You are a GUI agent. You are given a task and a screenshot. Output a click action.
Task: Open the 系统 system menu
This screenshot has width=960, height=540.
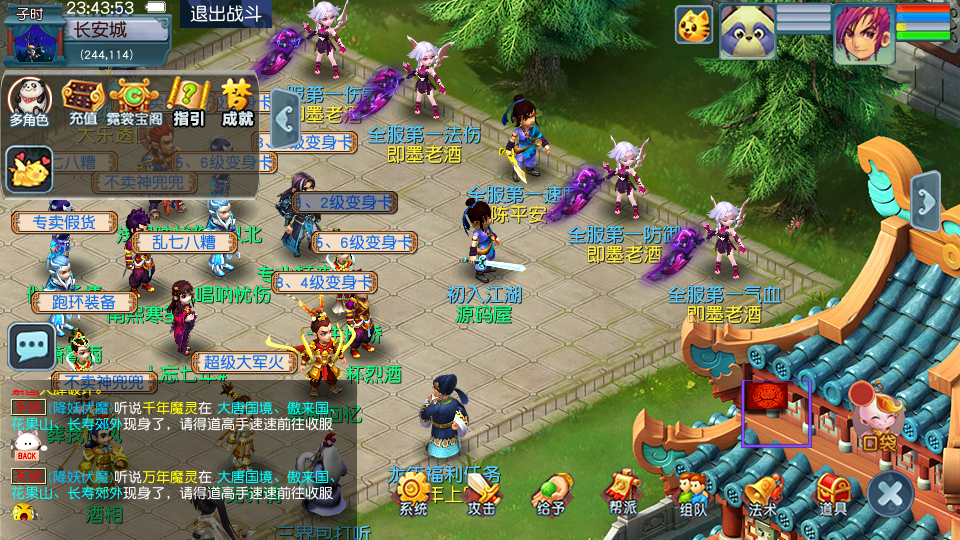413,492
